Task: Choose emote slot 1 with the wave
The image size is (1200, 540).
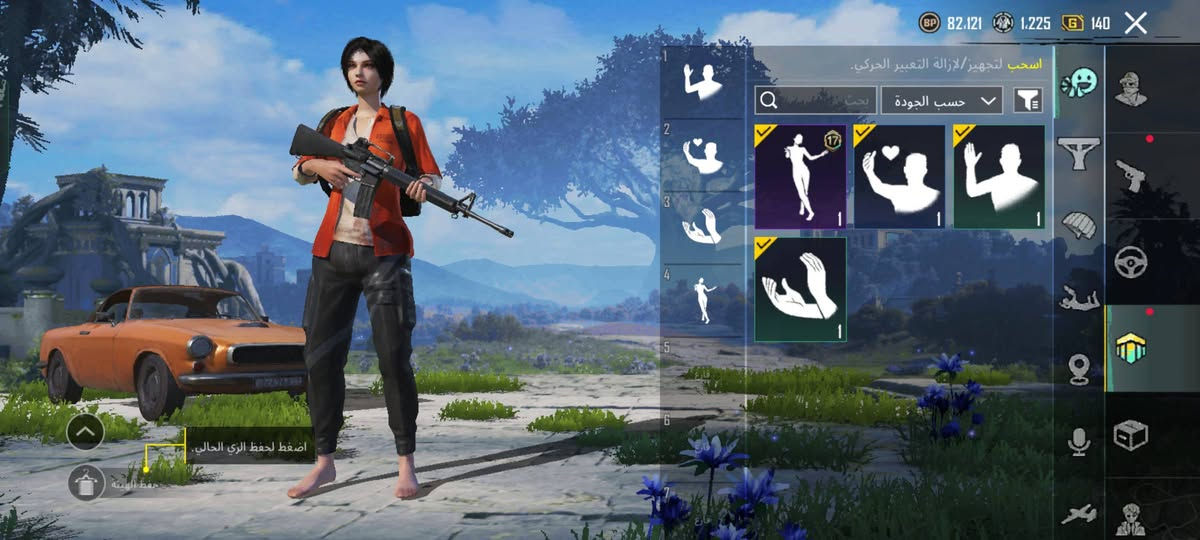Action: (x=702, y=82)
